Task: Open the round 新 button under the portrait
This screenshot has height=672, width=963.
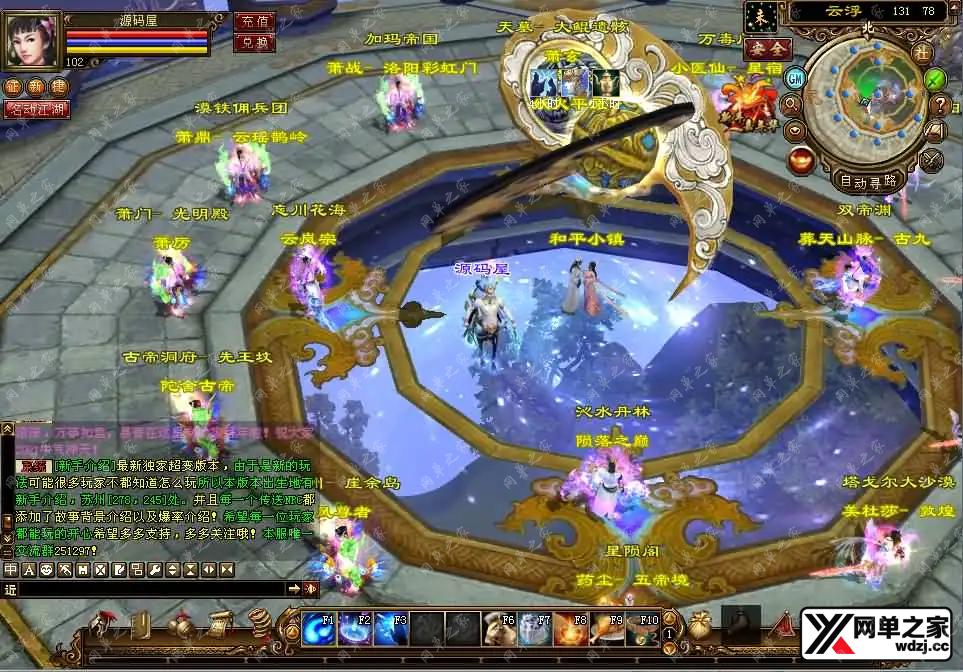Action: 35,87
